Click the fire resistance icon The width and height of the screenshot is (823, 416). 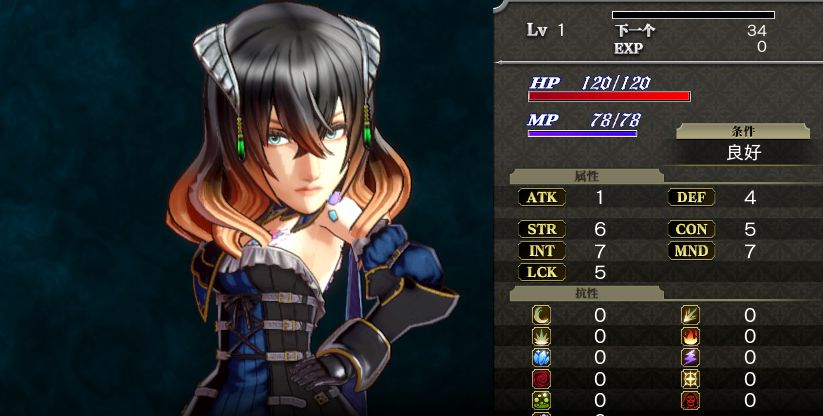coord(691,337)
